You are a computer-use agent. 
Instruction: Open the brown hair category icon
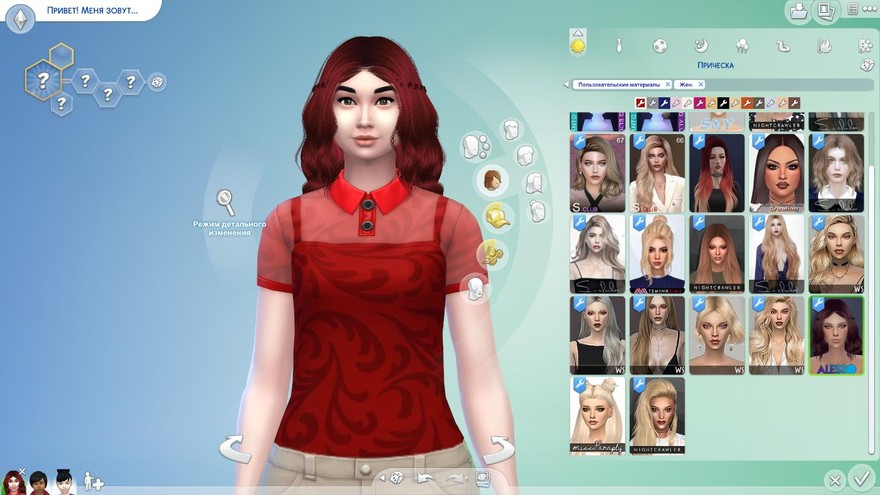click(493, 181)
